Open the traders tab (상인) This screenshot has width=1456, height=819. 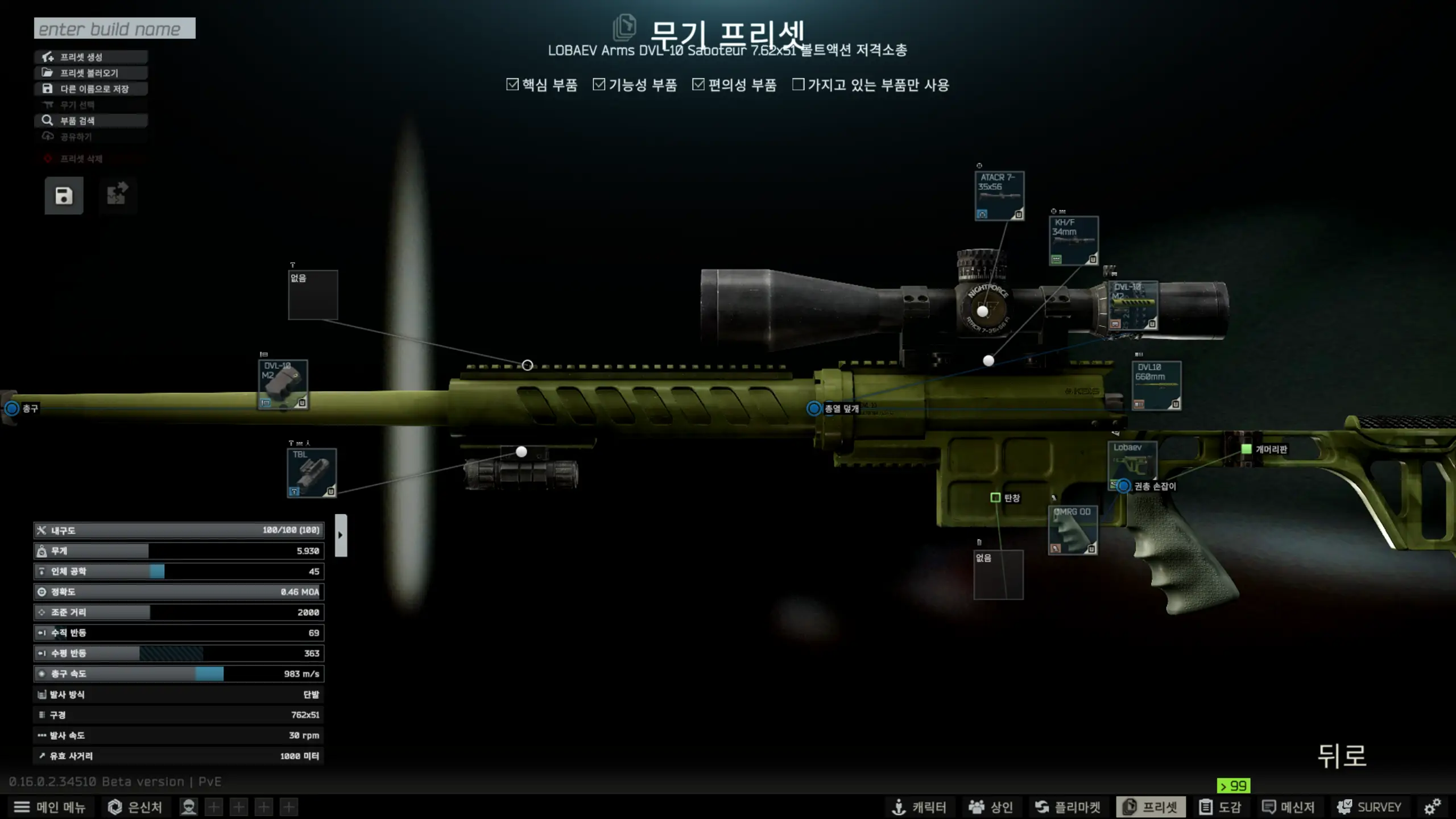[x=991, y=807]
